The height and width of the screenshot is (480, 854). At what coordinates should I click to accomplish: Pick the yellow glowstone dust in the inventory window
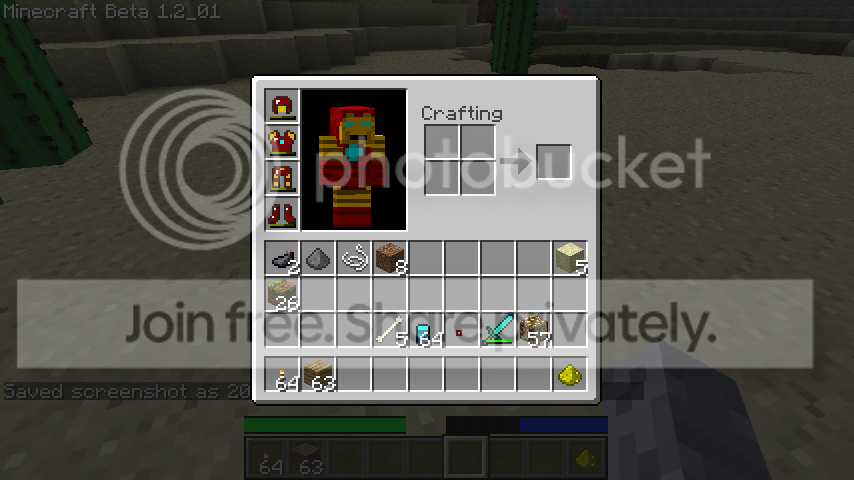click(x=570, y=375)
